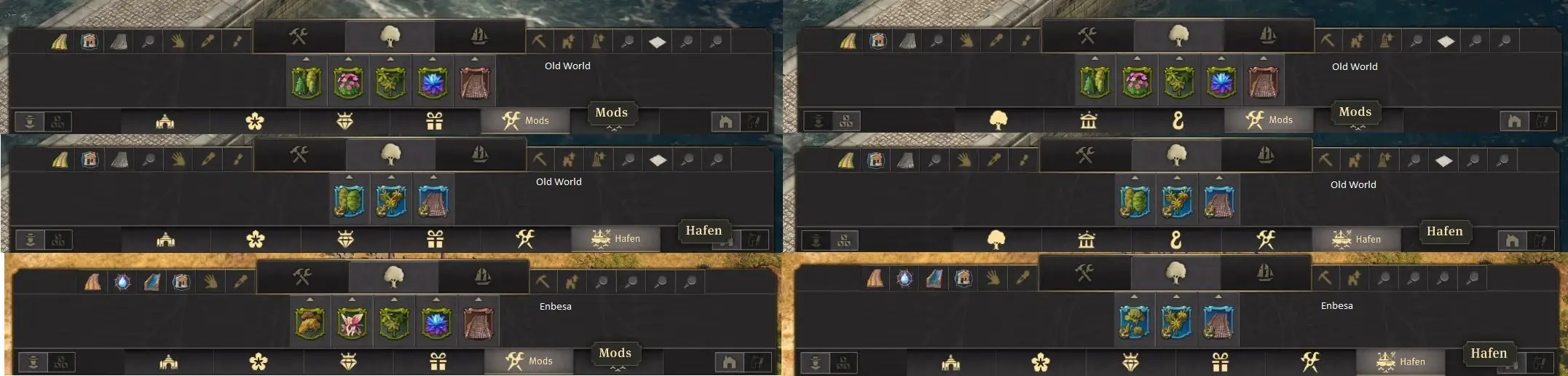The height and width of the screenshot is (376, 1568).
Task: Select the pink fairy ornament icon
Action: (352, 321)
